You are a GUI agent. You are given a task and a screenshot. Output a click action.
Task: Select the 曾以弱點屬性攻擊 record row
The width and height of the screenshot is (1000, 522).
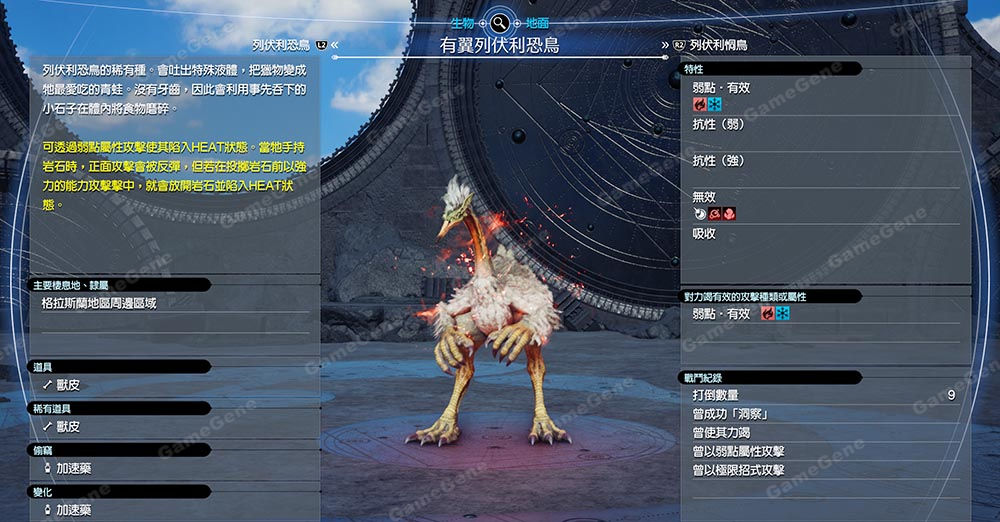[738, 451]
